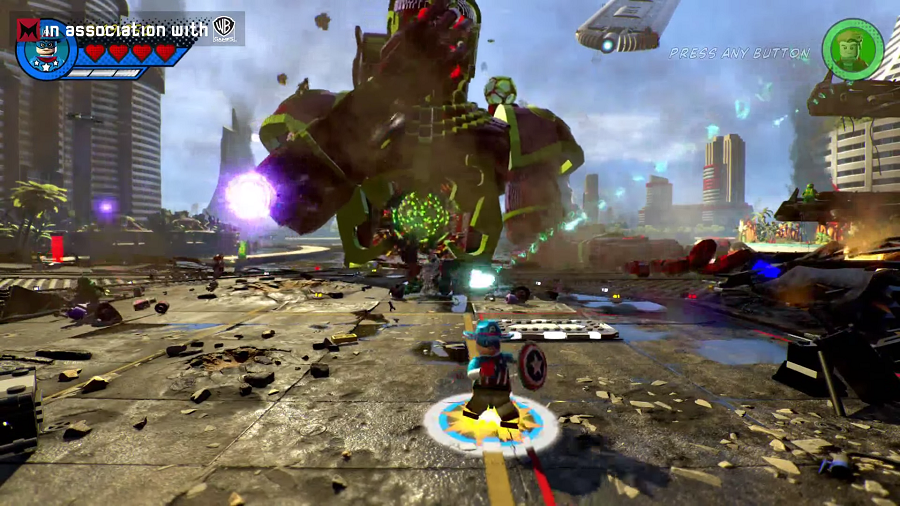Click the green player two character portrait
The image size is (900, 506).
point(852,50)
